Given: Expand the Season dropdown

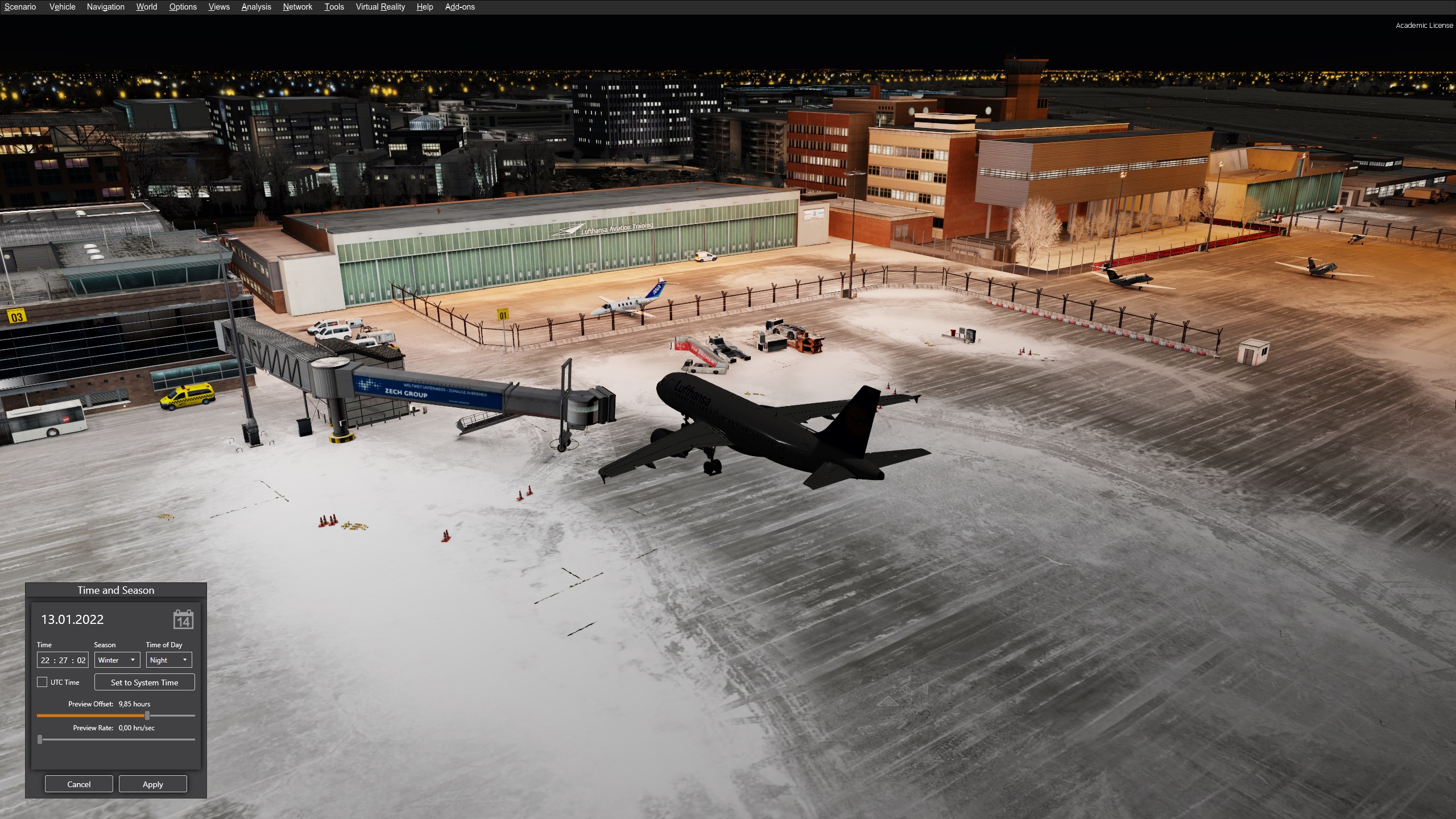Looking at the screenshot, I should (117, 660).
